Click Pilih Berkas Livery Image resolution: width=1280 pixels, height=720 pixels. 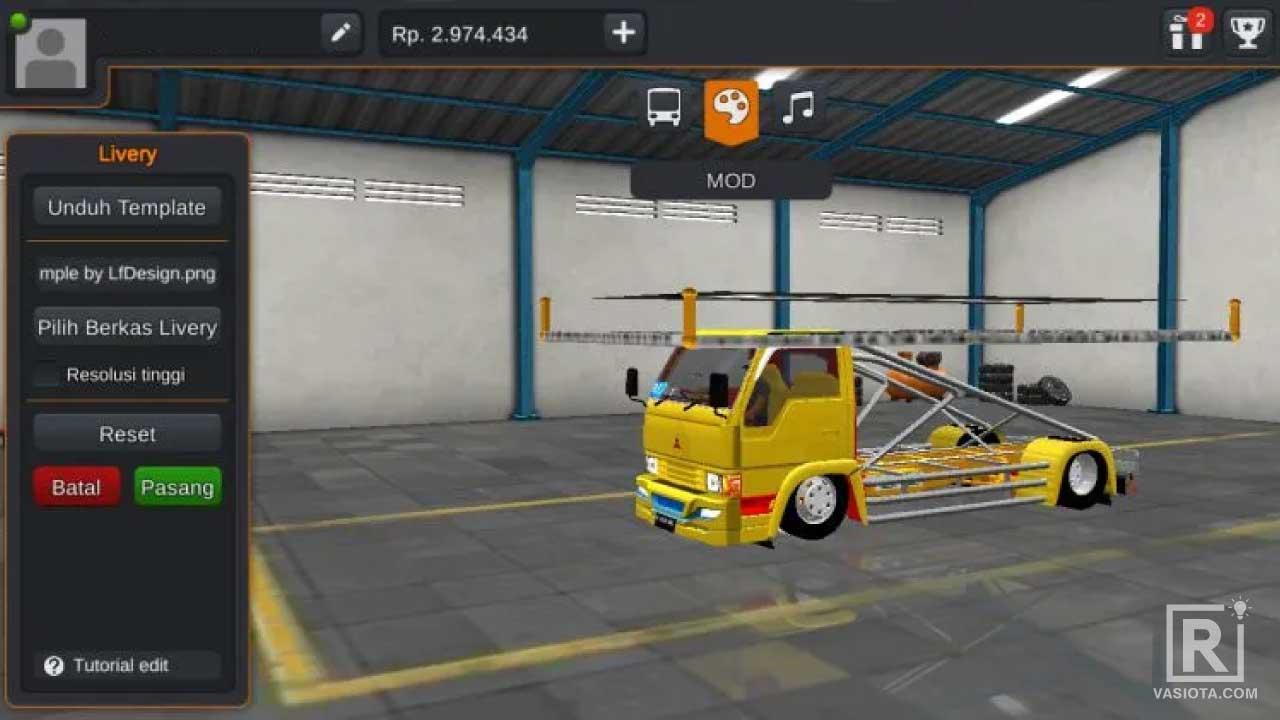point(127,327)
